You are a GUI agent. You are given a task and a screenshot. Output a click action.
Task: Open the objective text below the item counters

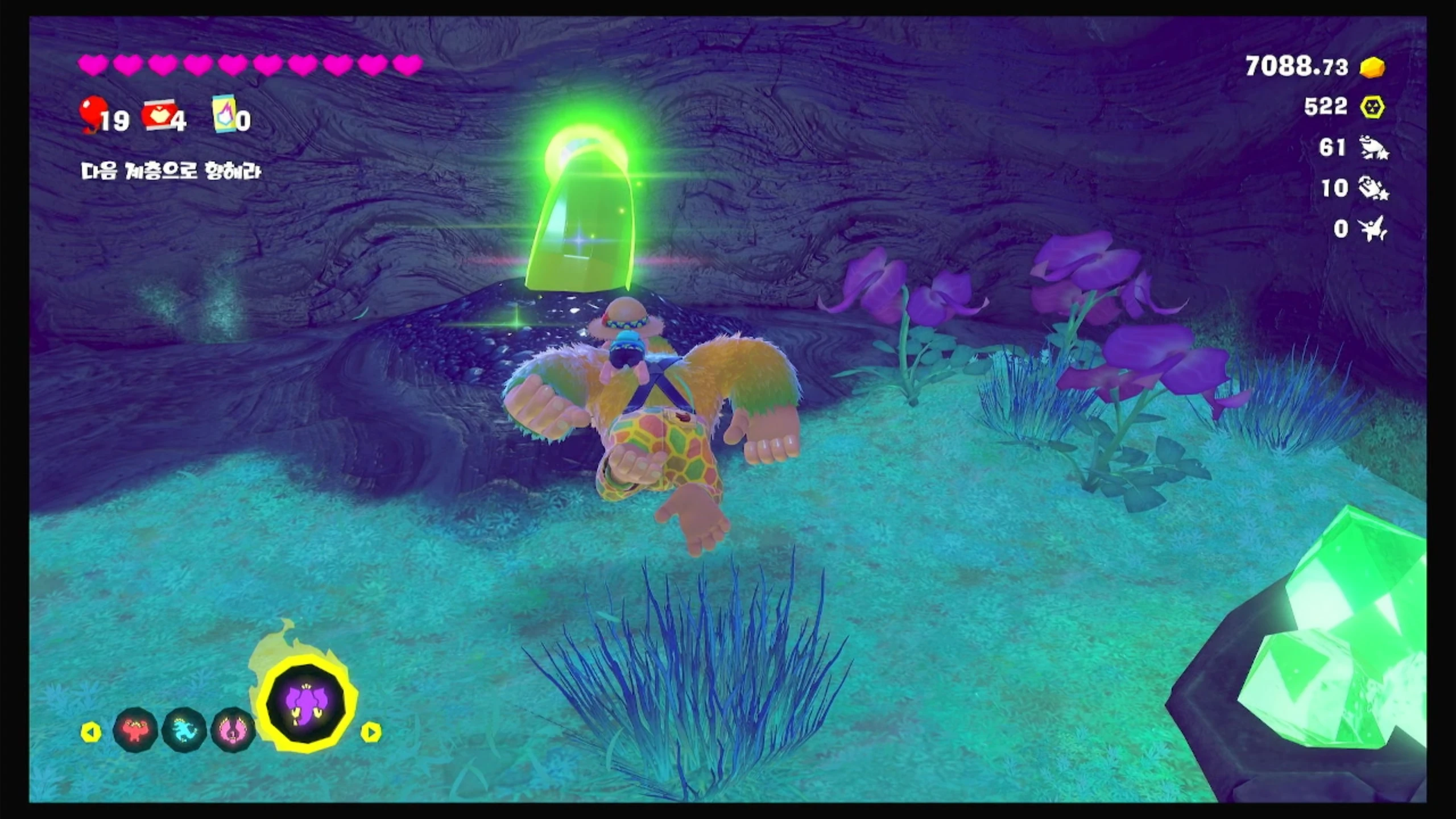click(171, 171)
